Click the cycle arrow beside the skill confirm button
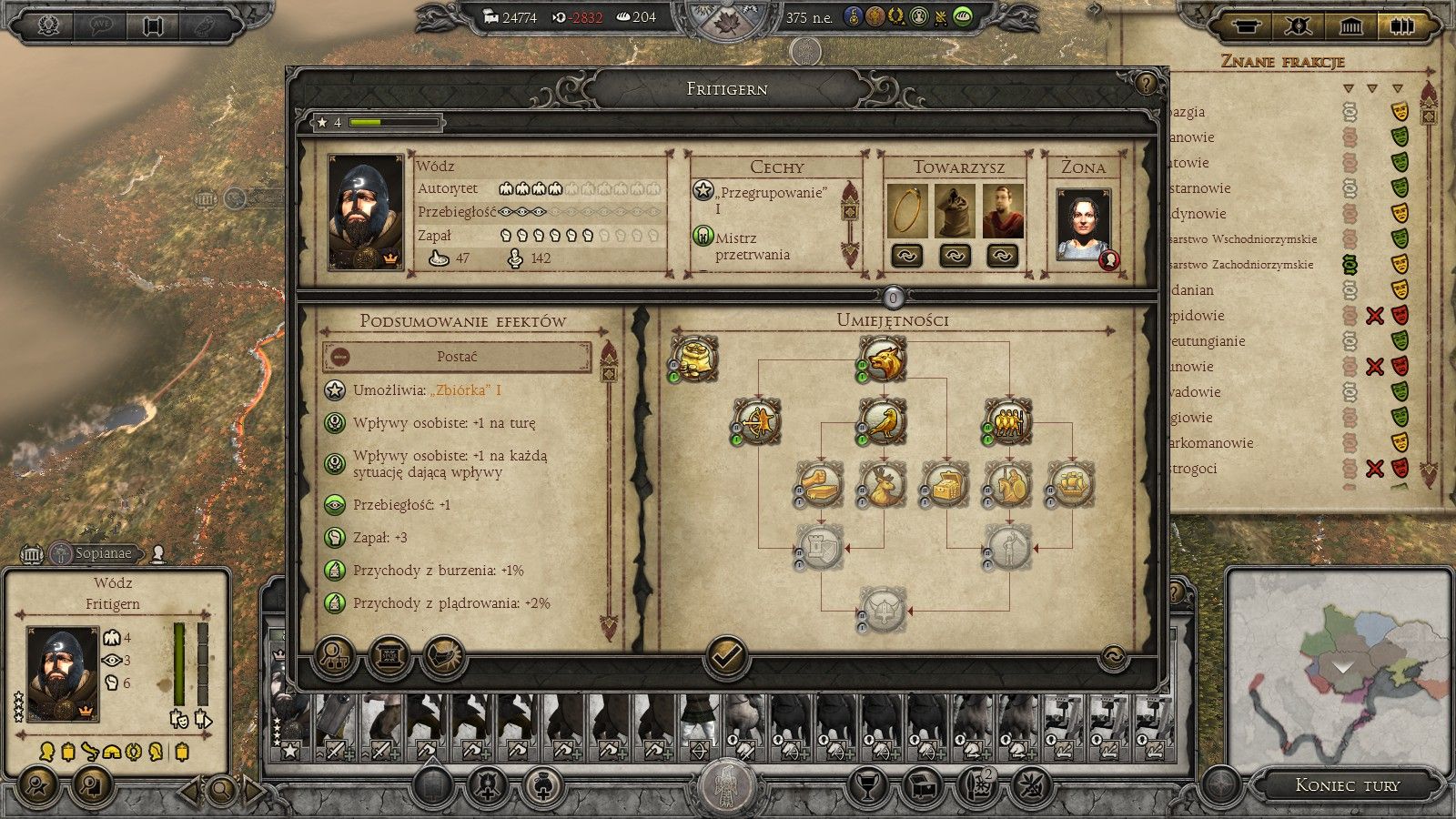 (1112, 658)
